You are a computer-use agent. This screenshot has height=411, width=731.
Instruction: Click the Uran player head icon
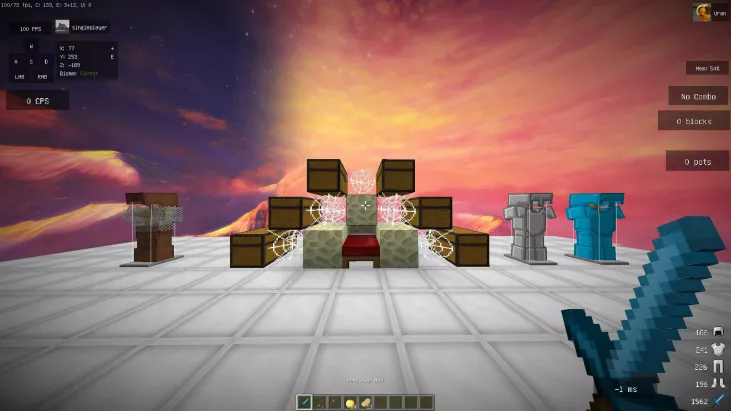tap(702, 13)
